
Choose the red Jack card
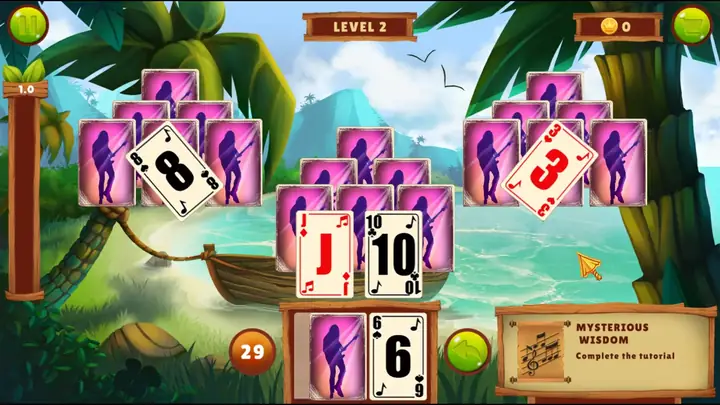[x=325, y=254]
